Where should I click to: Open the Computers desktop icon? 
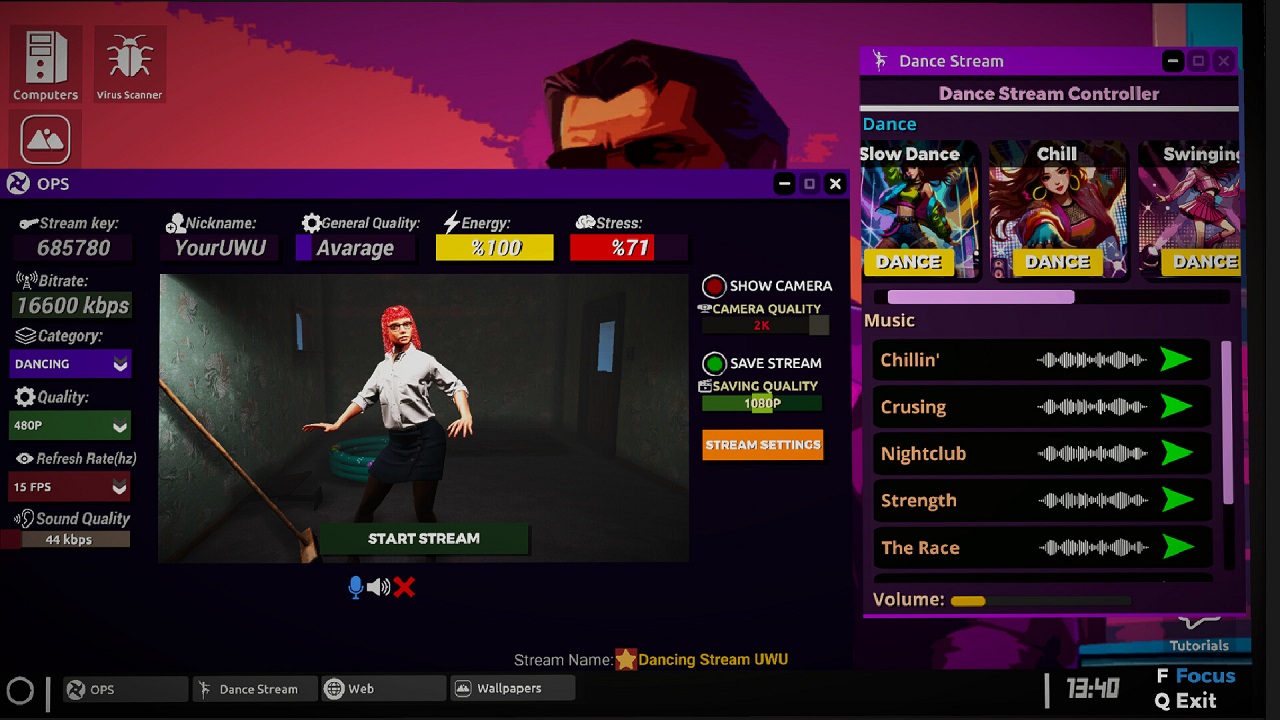click(45, 60)
